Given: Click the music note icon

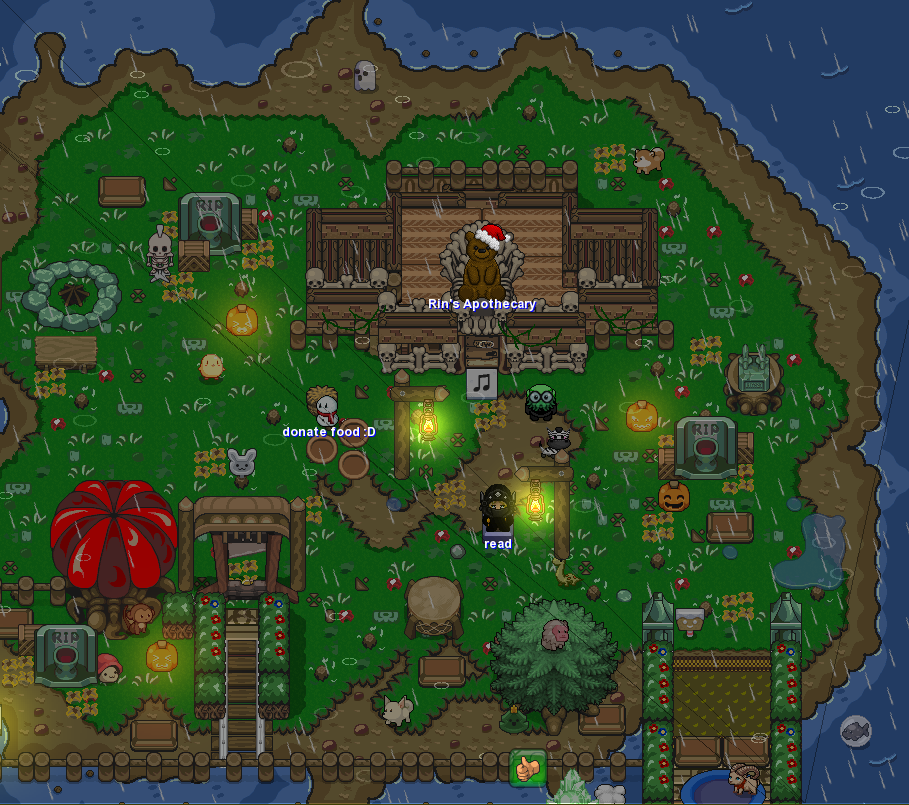Looking at the screenshot, I should pyautogui.click(x=482, y=382).
